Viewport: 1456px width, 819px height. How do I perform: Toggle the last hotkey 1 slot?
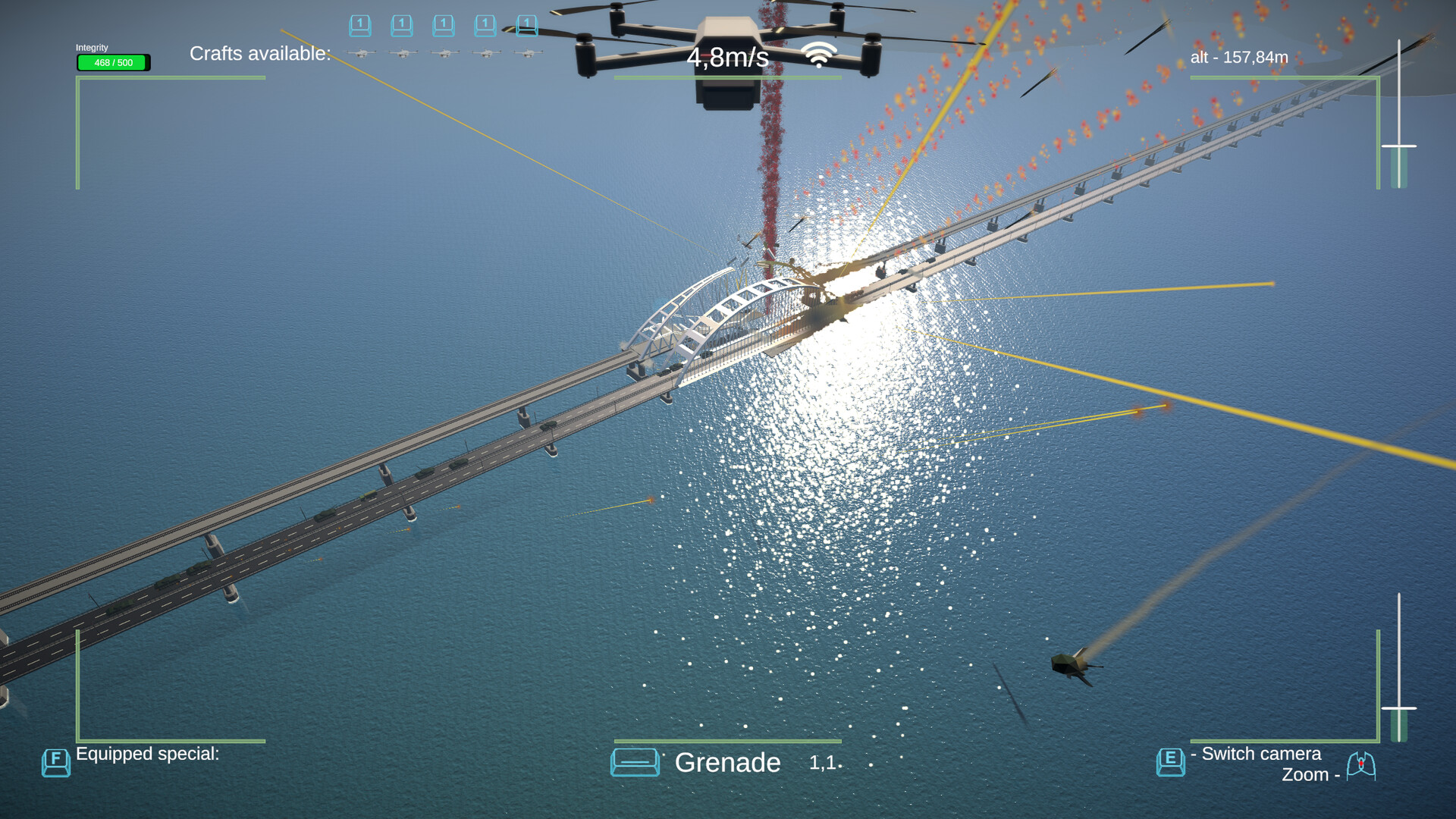click(x=527, y=25)
